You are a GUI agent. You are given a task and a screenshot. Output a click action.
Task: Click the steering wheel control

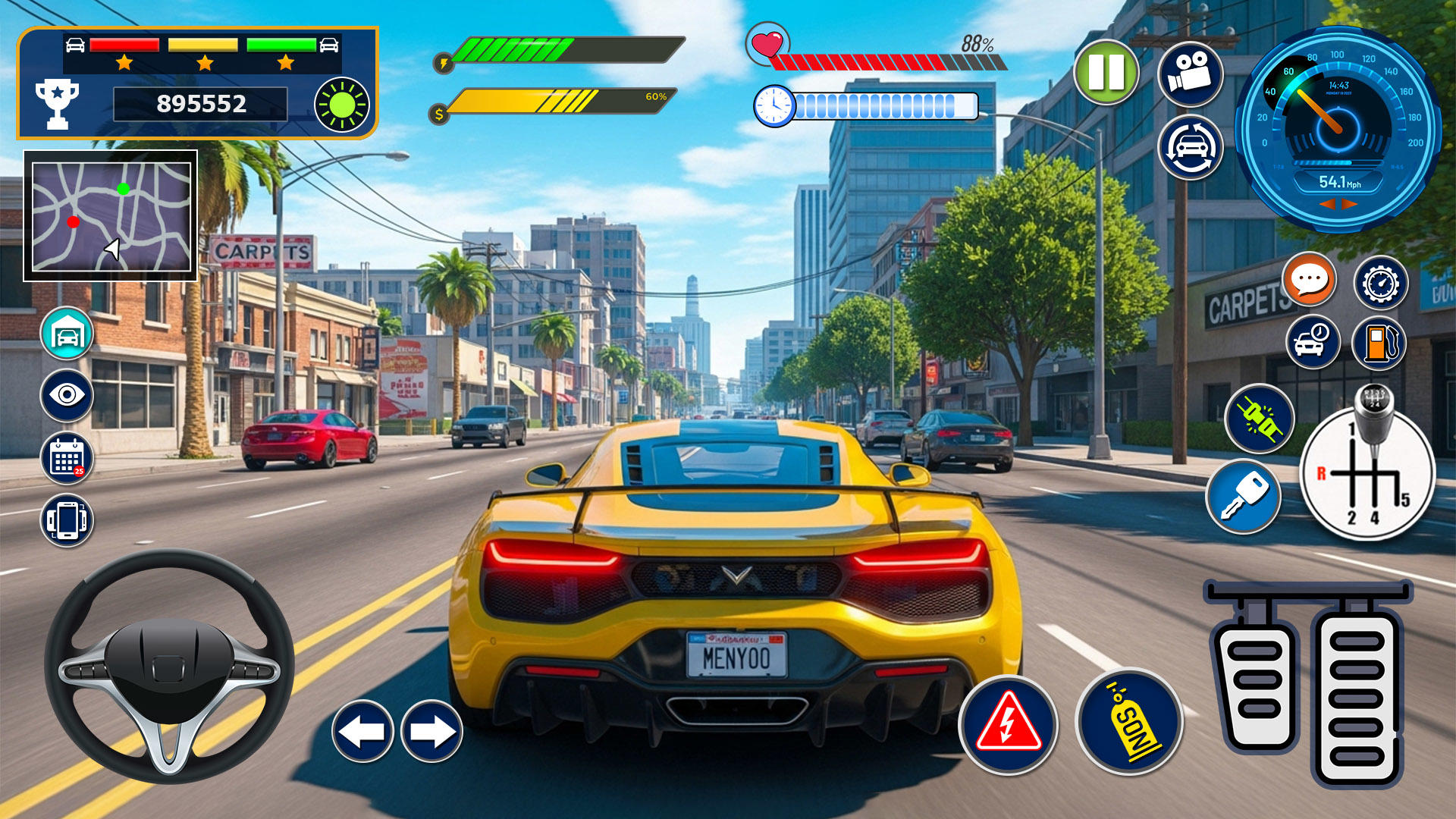169,667
